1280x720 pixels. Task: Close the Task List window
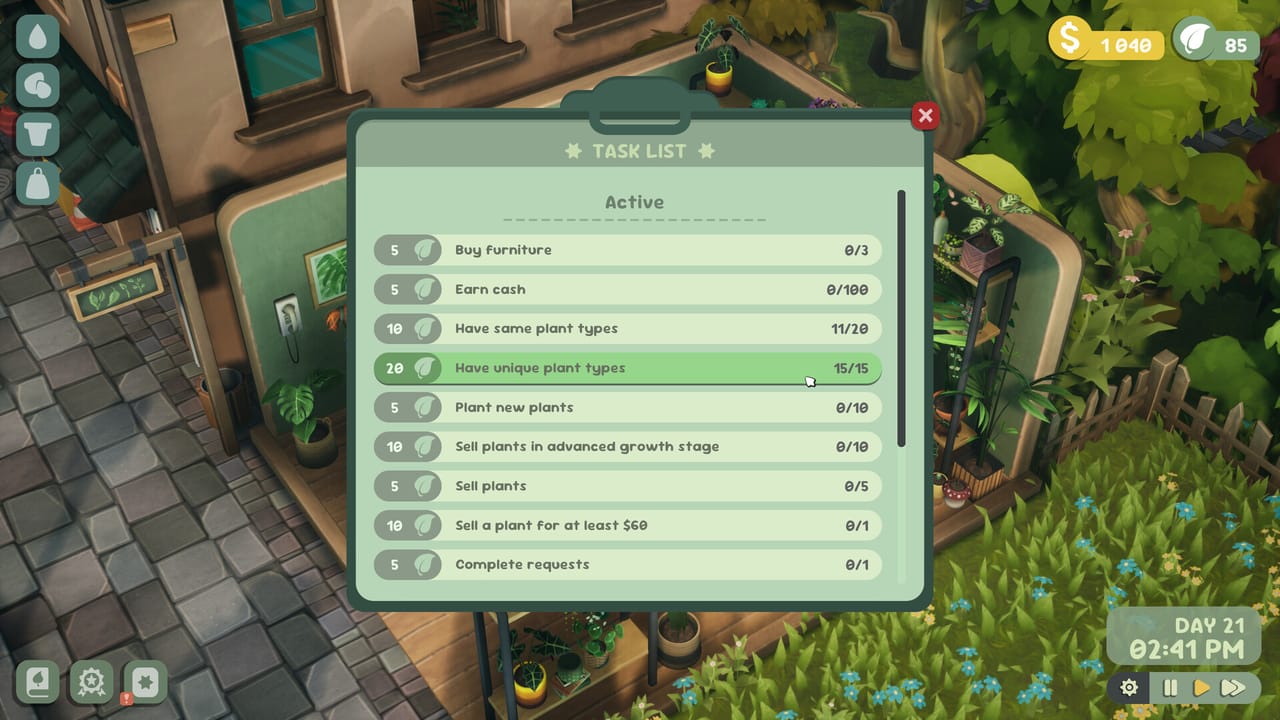(924, 116)
